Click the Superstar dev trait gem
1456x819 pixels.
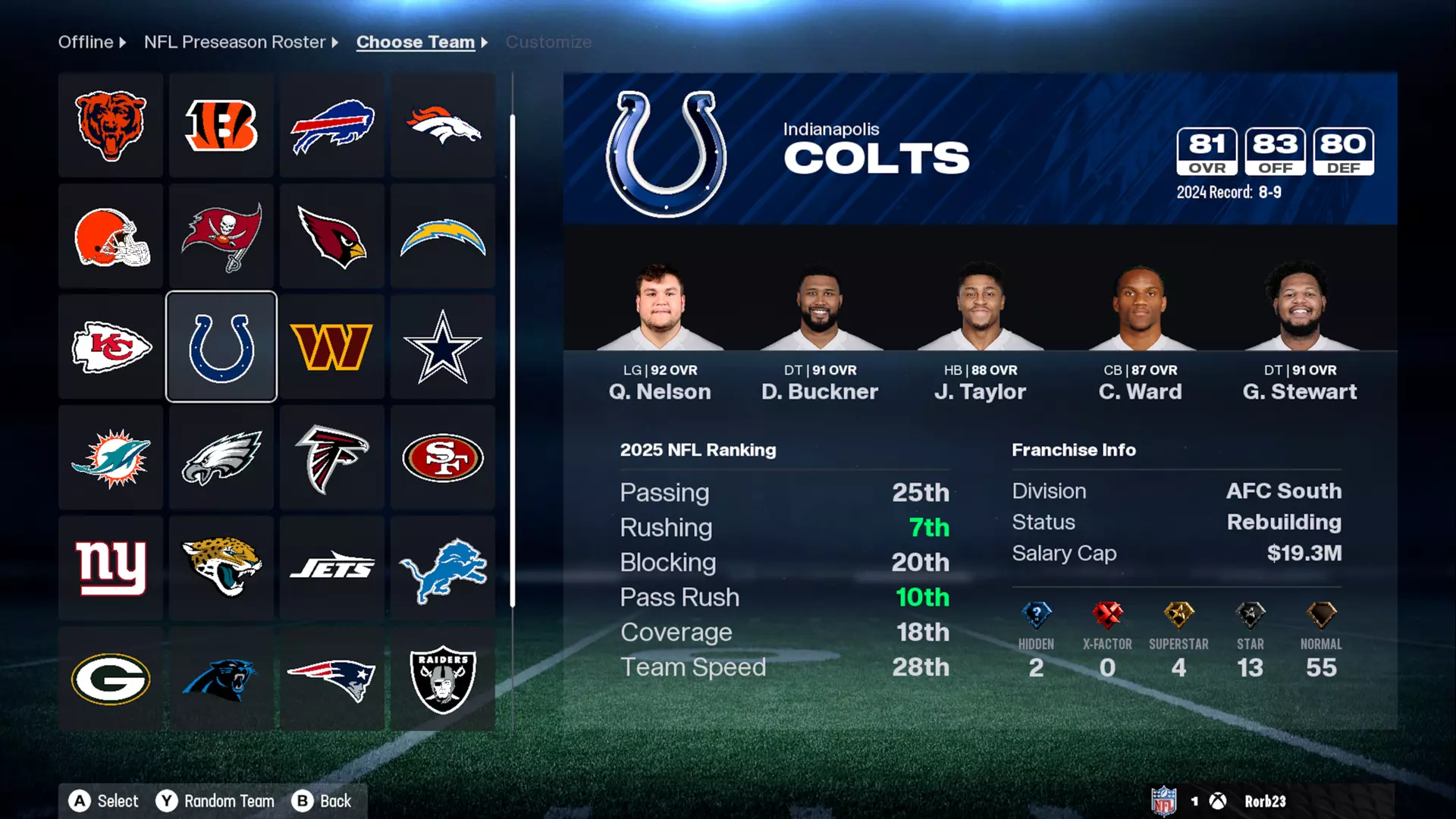[1178, 616]
